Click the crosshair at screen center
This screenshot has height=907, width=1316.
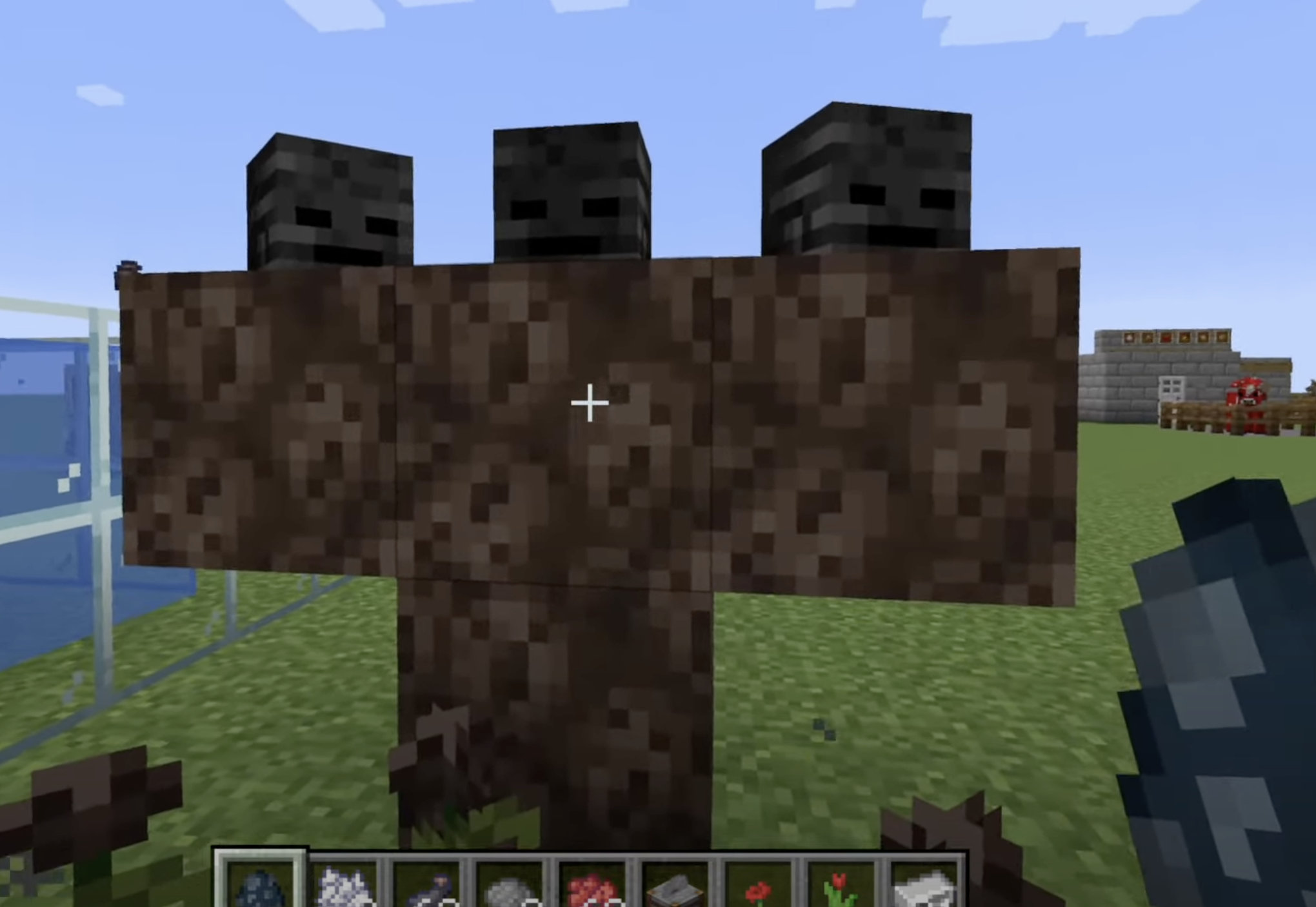point(589,402)
